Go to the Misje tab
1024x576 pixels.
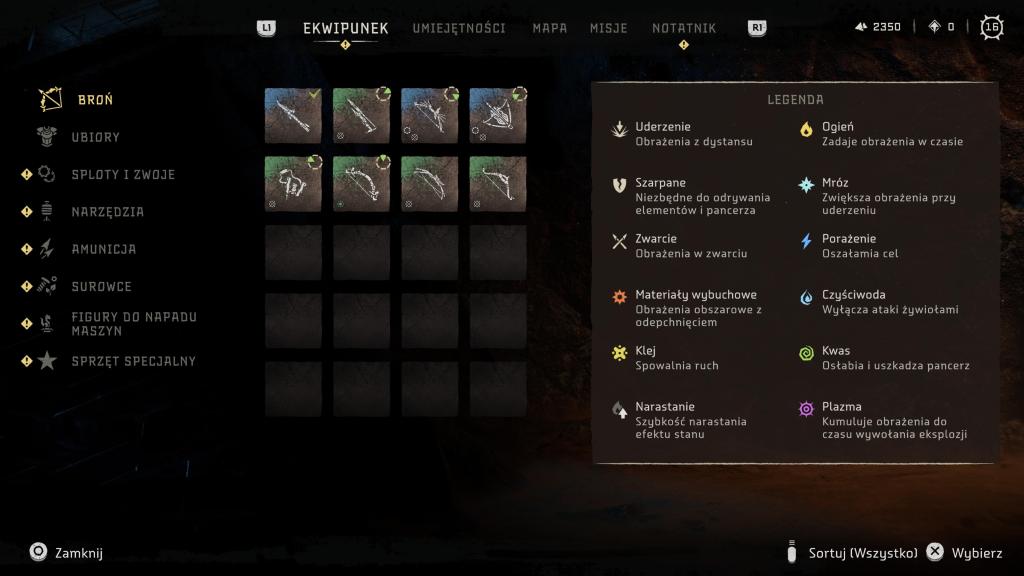point(609,28)
